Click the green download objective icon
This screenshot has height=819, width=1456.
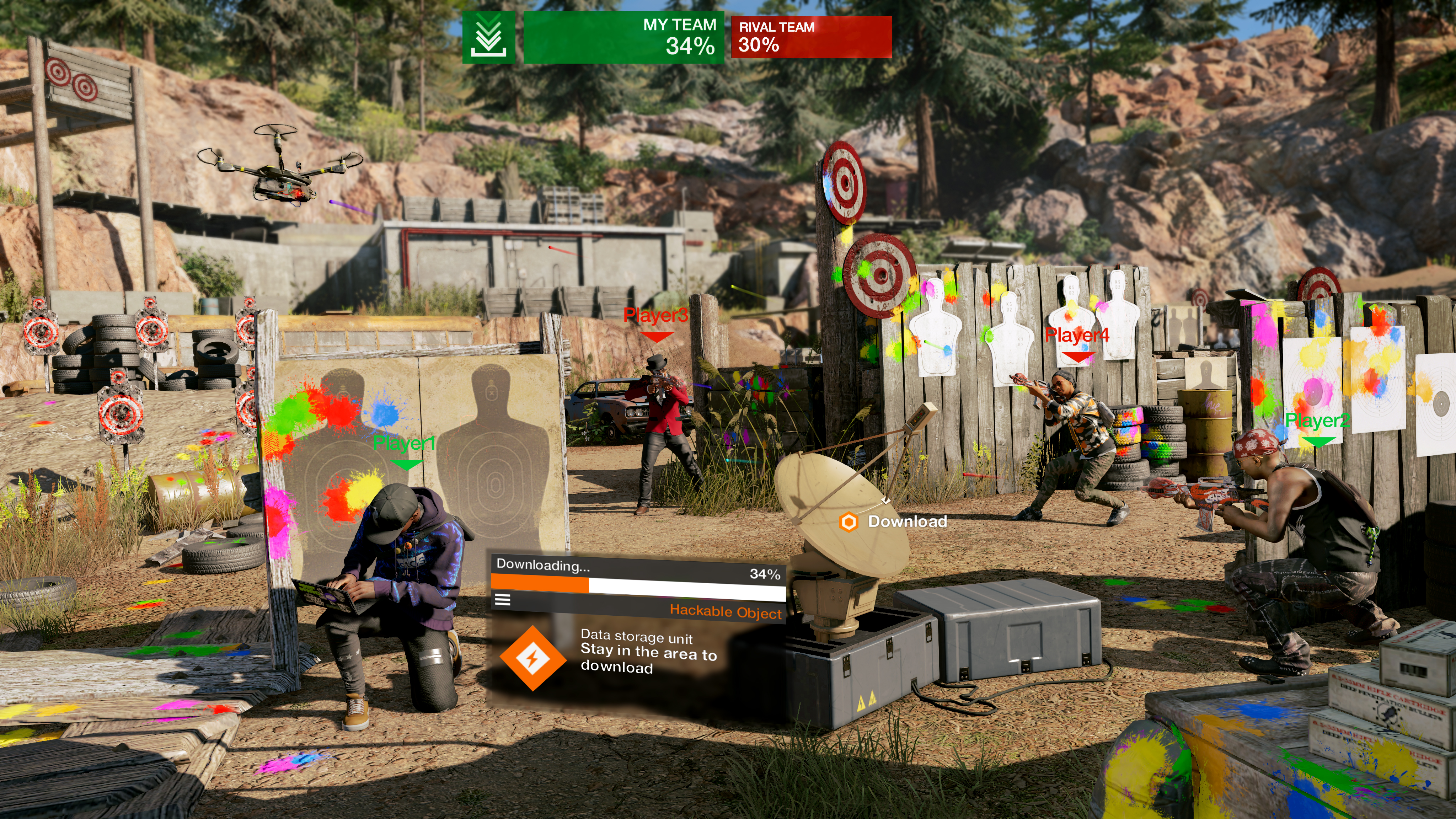[488, 37]
